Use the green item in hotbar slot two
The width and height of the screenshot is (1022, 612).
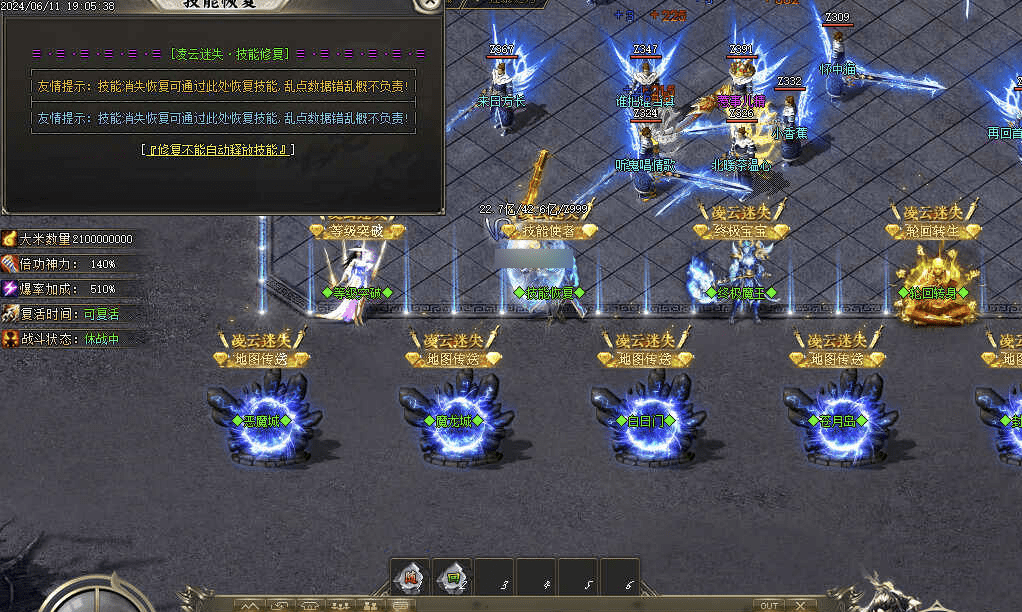[451, 577]
